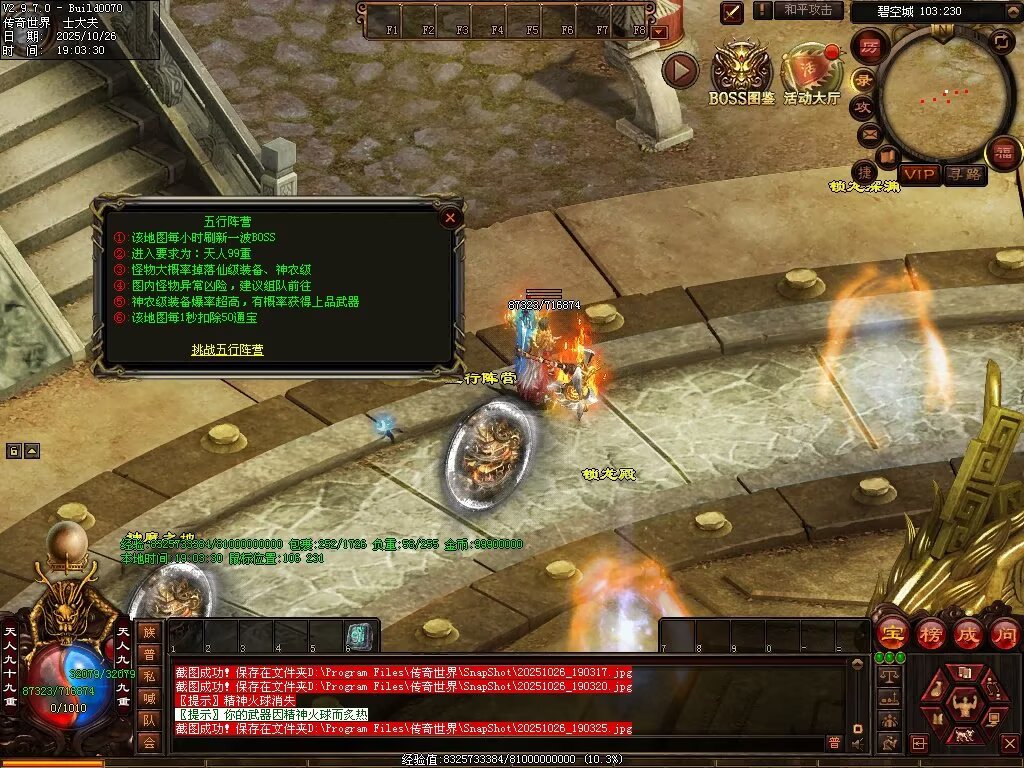
Task: Click the 问 red orb button
Action: [1004, 634]
